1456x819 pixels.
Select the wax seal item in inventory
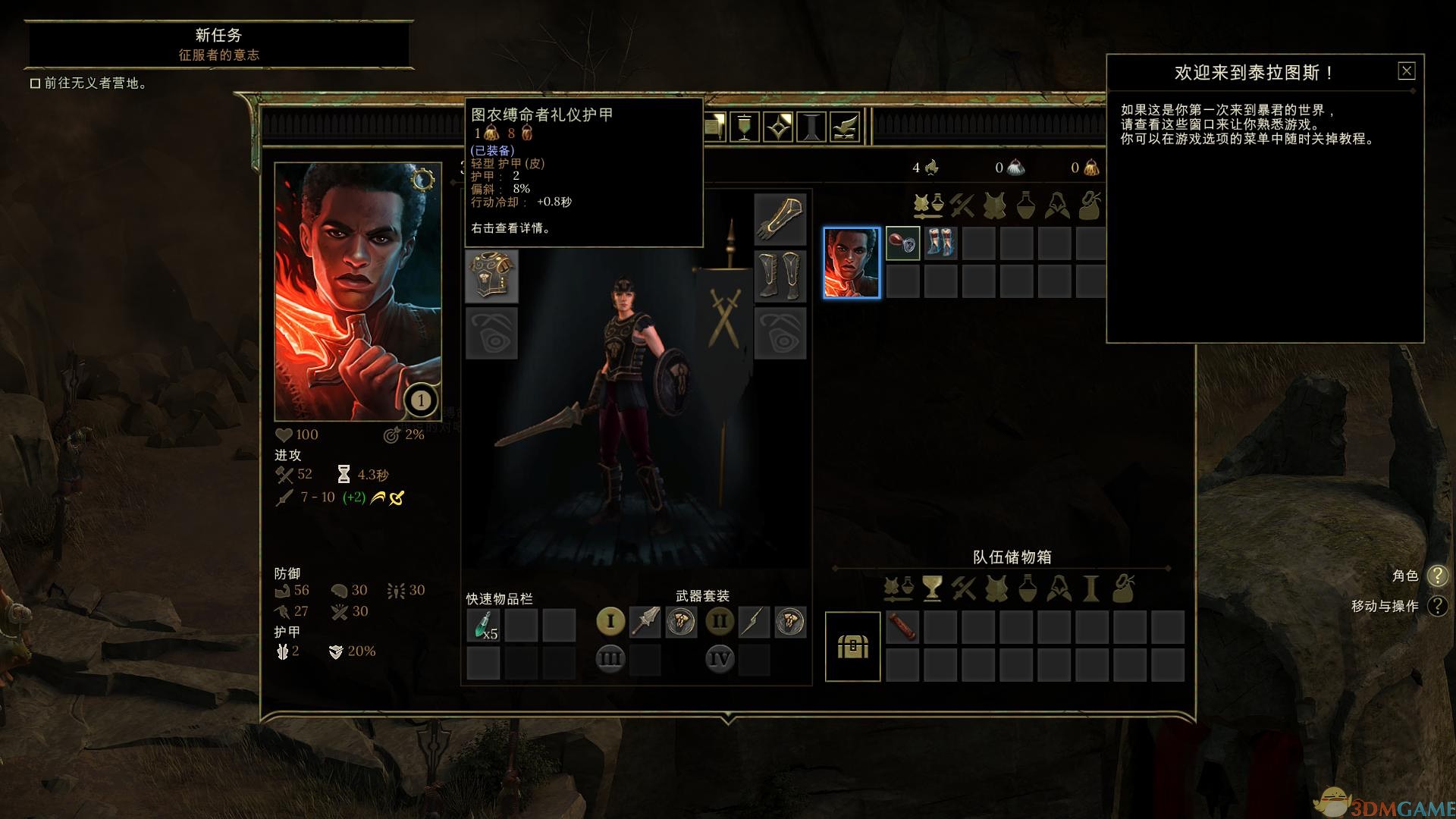tap(902, 244)
